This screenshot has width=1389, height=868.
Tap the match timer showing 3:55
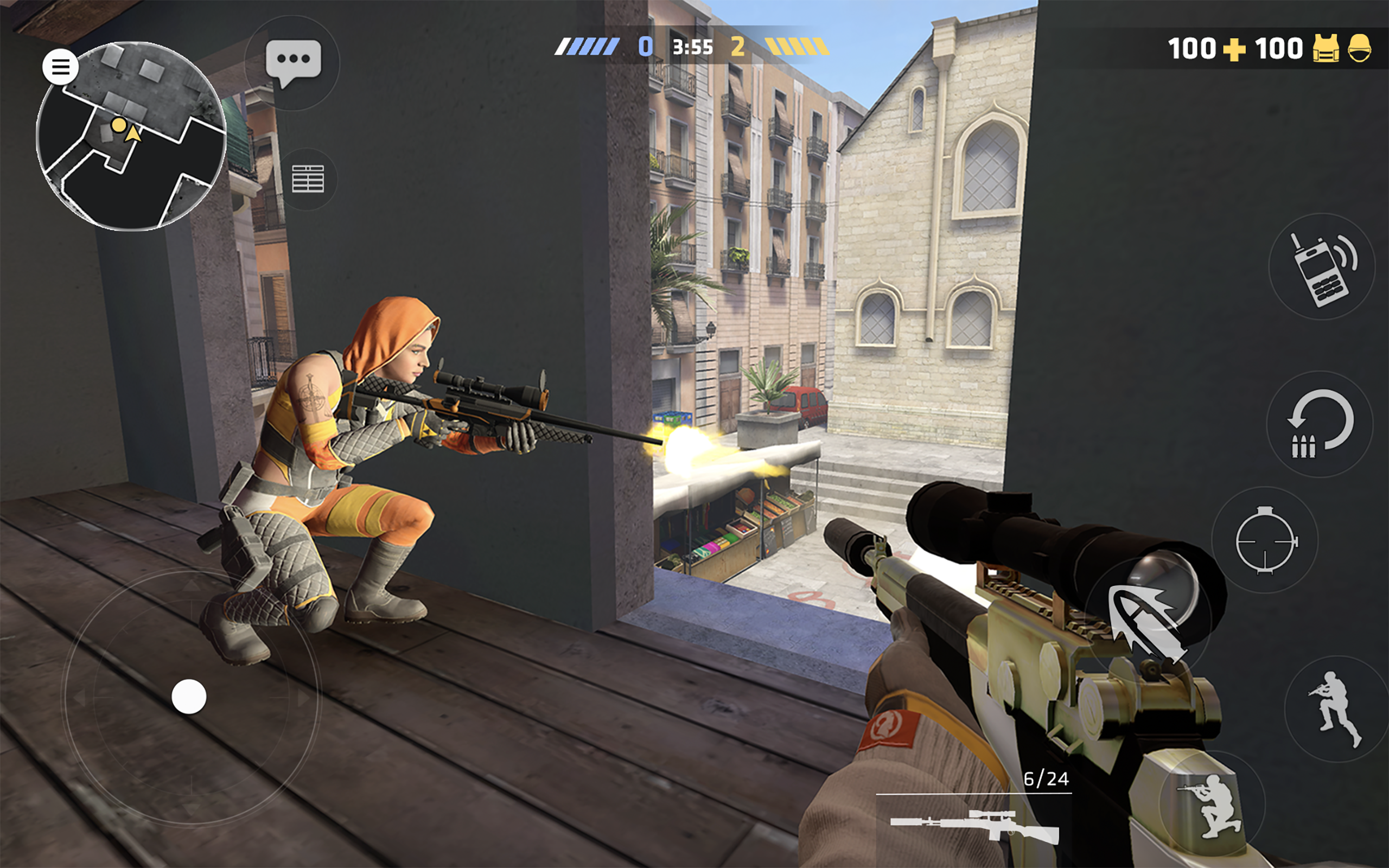[x=693, y=48]
